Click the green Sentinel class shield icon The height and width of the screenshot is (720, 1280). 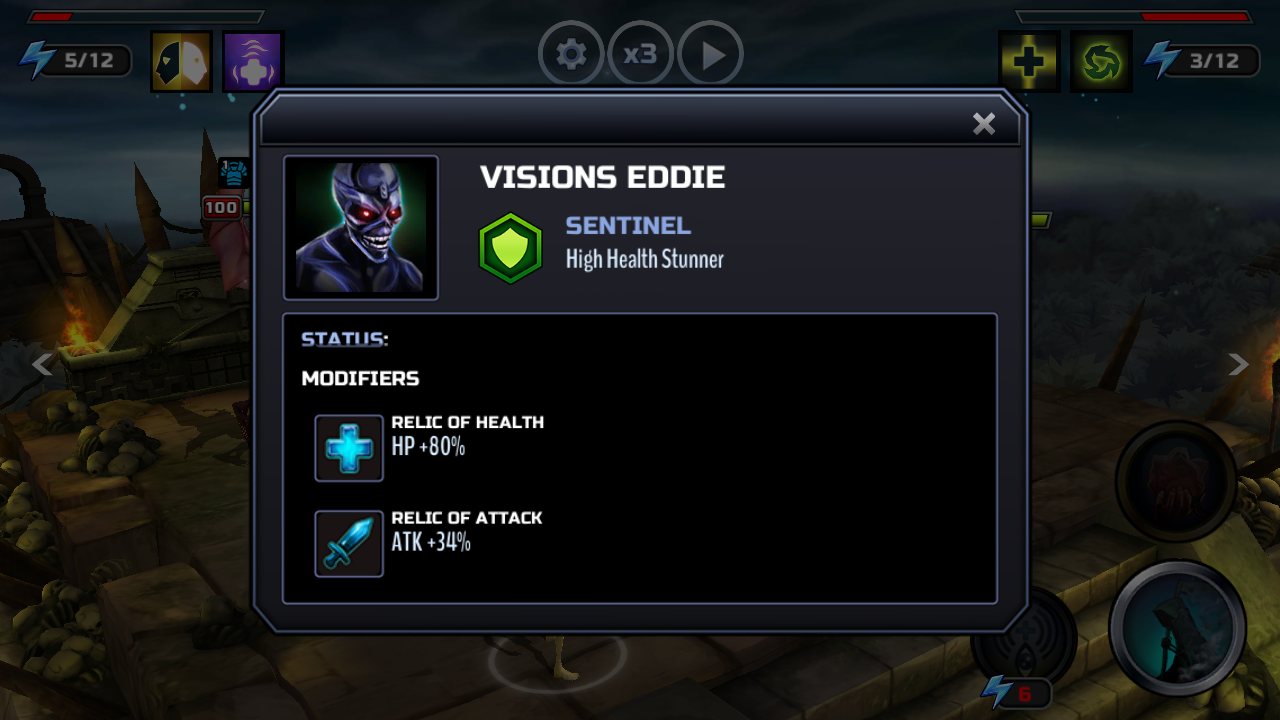tap(510, 248)
